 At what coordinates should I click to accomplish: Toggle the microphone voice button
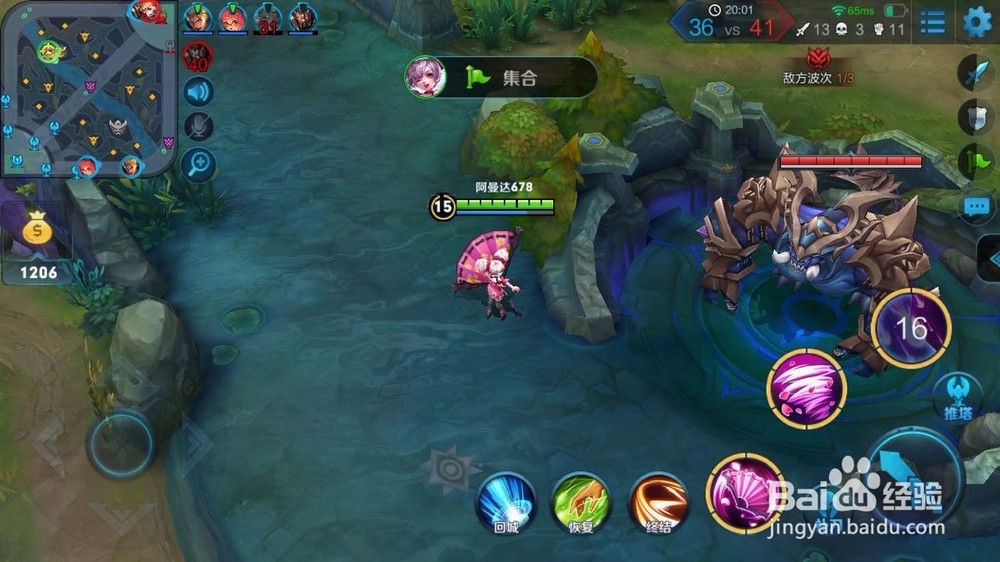[199, 126]
